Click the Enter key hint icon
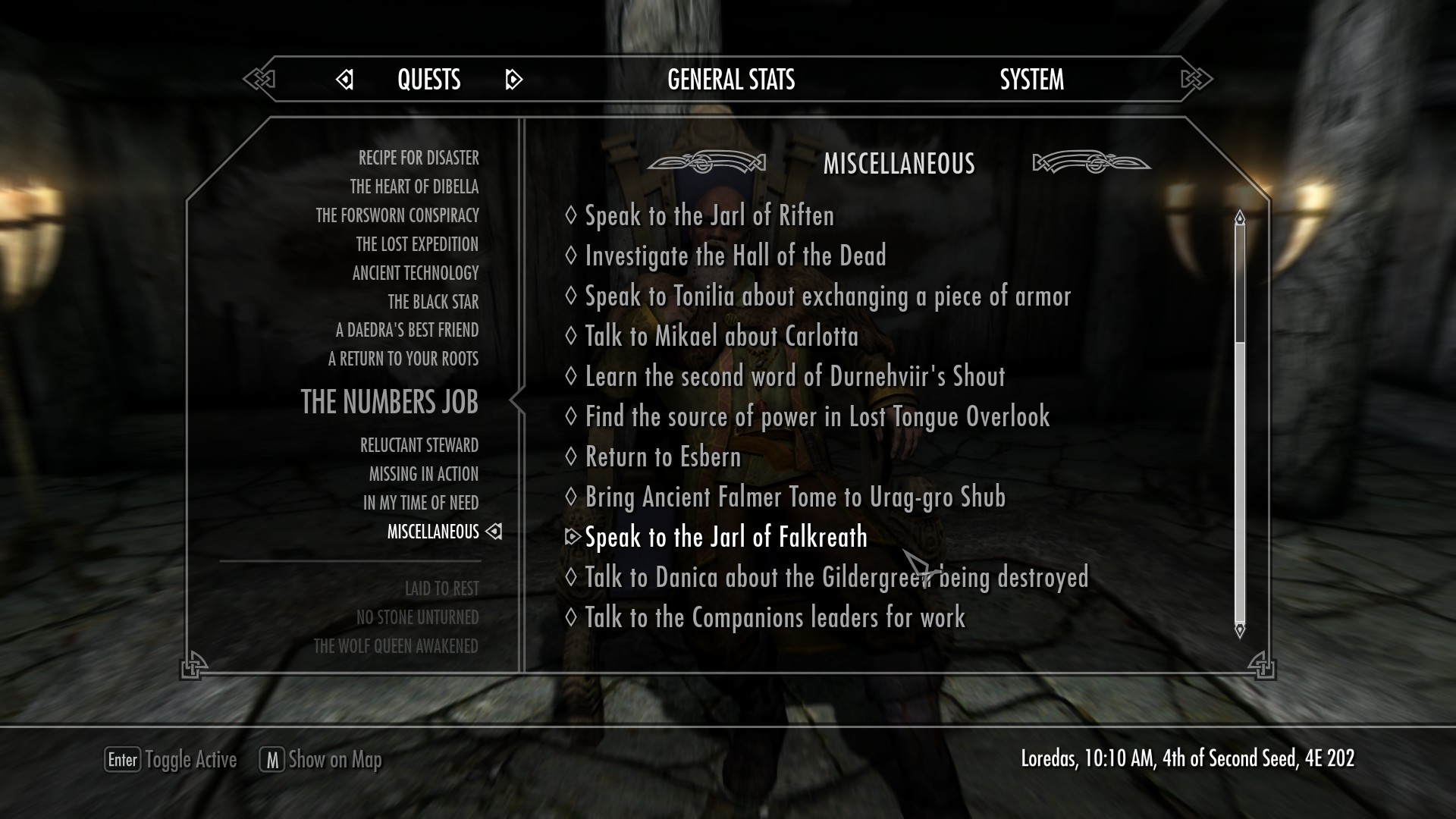 point(122,759)
